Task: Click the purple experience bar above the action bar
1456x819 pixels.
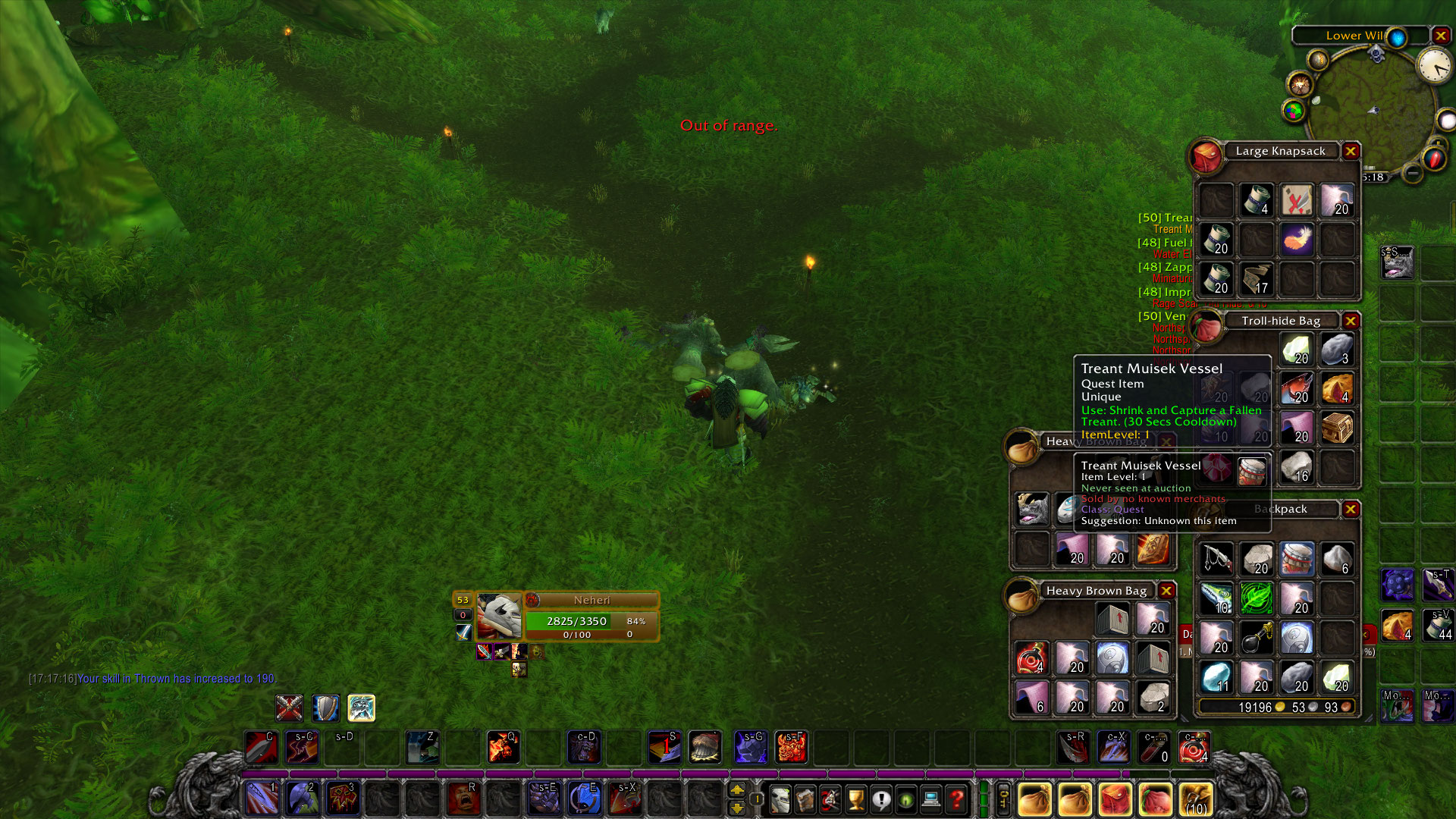Action: (x=607, y=772)
